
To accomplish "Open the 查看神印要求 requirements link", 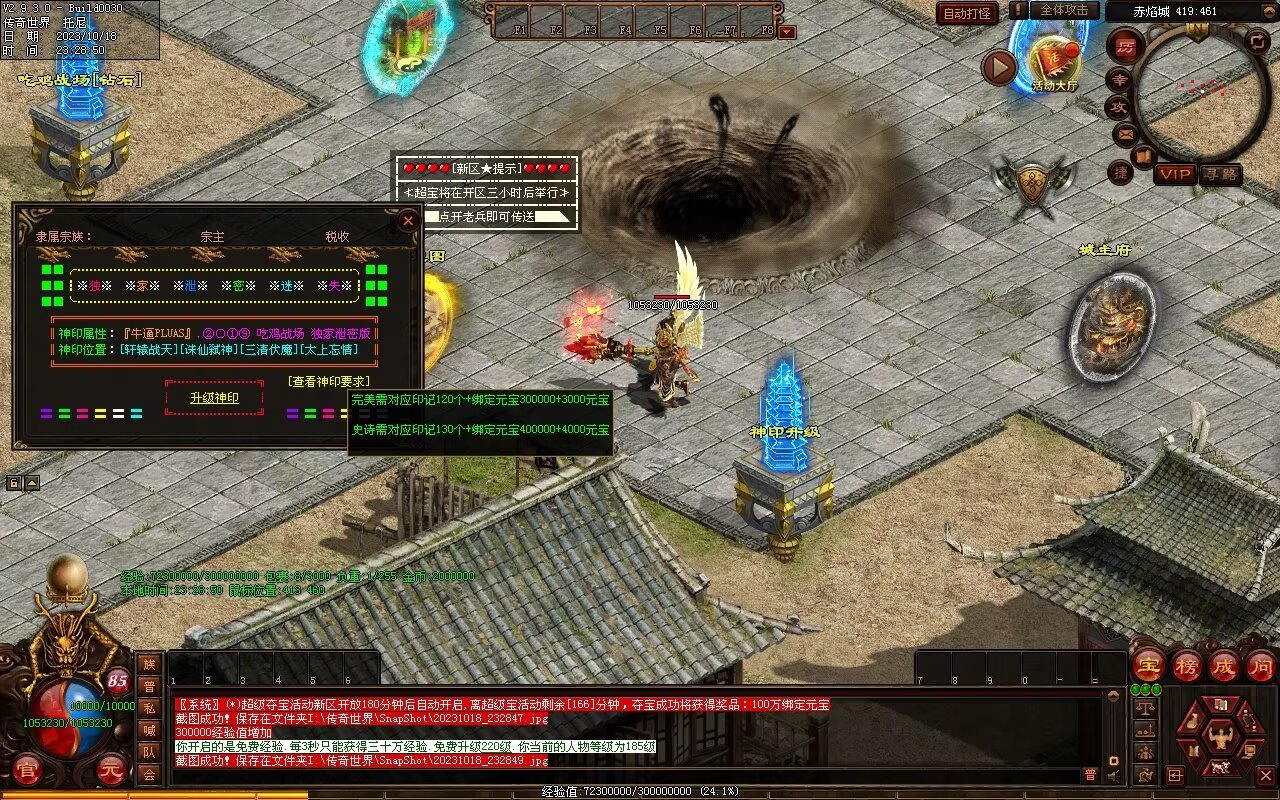I will pyautogui.click(x=328, y=381).
